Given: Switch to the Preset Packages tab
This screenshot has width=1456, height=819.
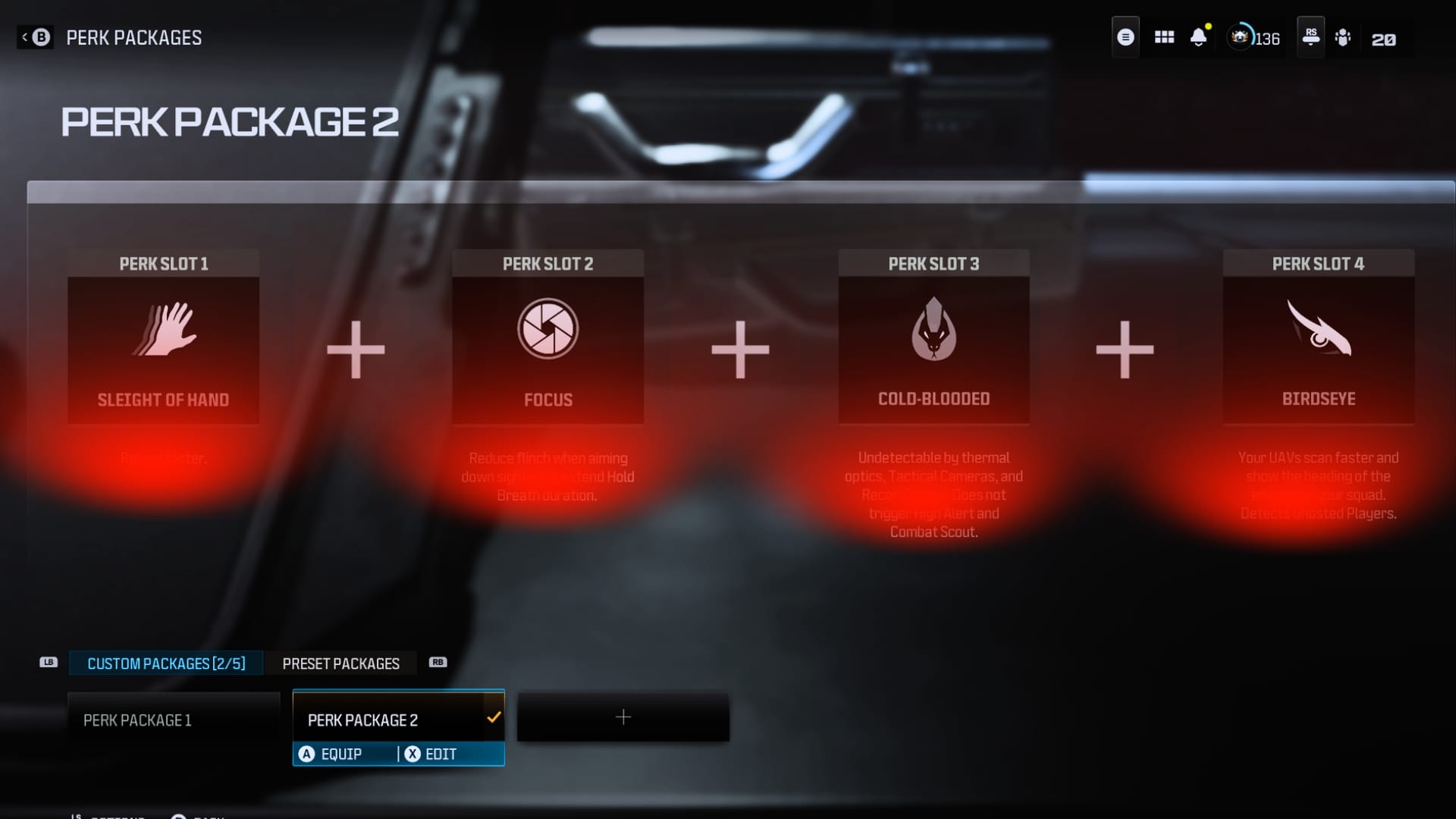Looking at the screenshot, I should pyautogui.click(x=340, y=663).
